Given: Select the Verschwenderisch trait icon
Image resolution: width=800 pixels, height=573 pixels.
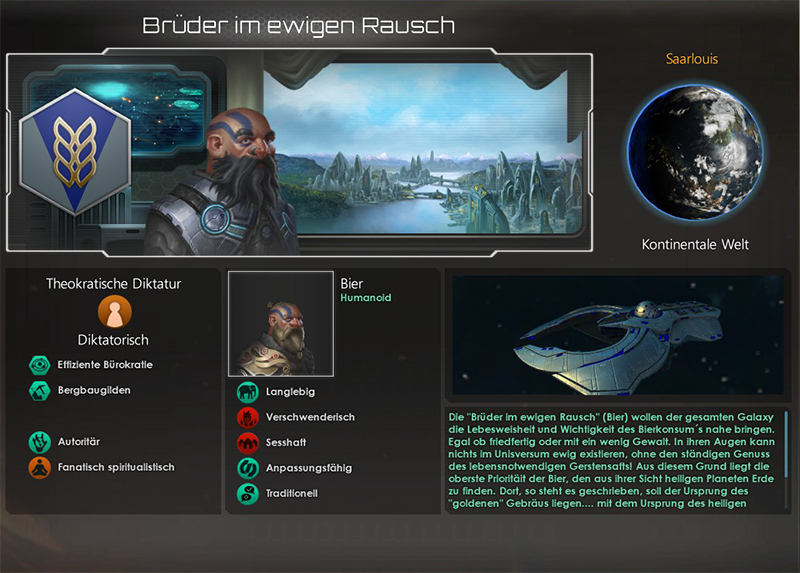Looking at the screenshot, I should pyautogui.click(x=247, y=417).
